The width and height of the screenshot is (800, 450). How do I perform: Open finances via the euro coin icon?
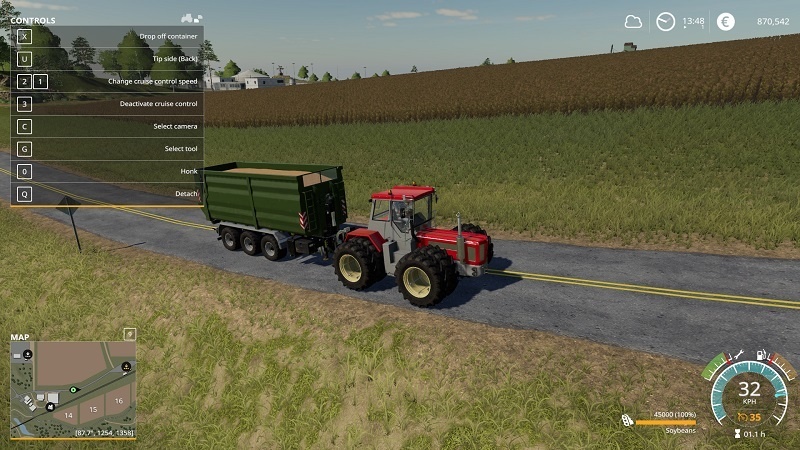[x=725, y=22]
